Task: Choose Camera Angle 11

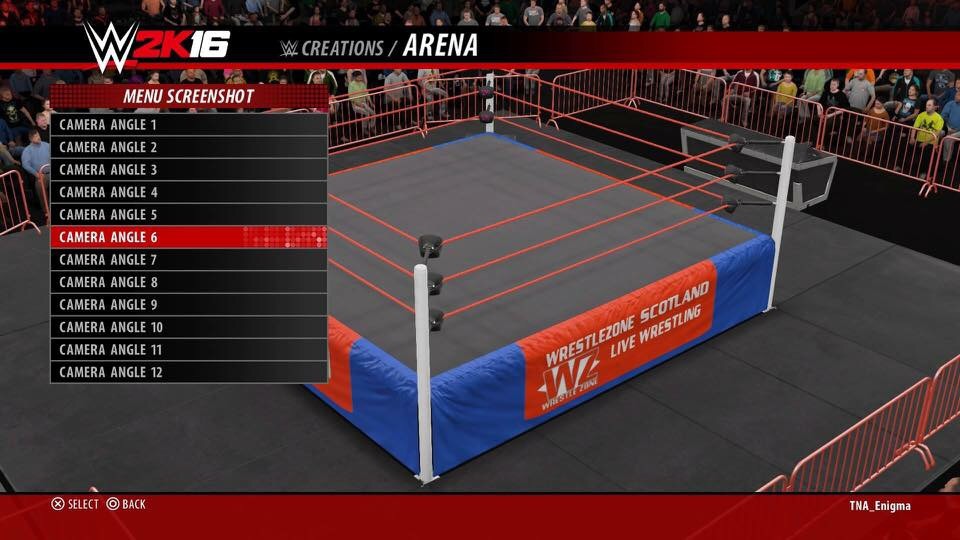Action: pyautogui.click(x=189, y=350)
